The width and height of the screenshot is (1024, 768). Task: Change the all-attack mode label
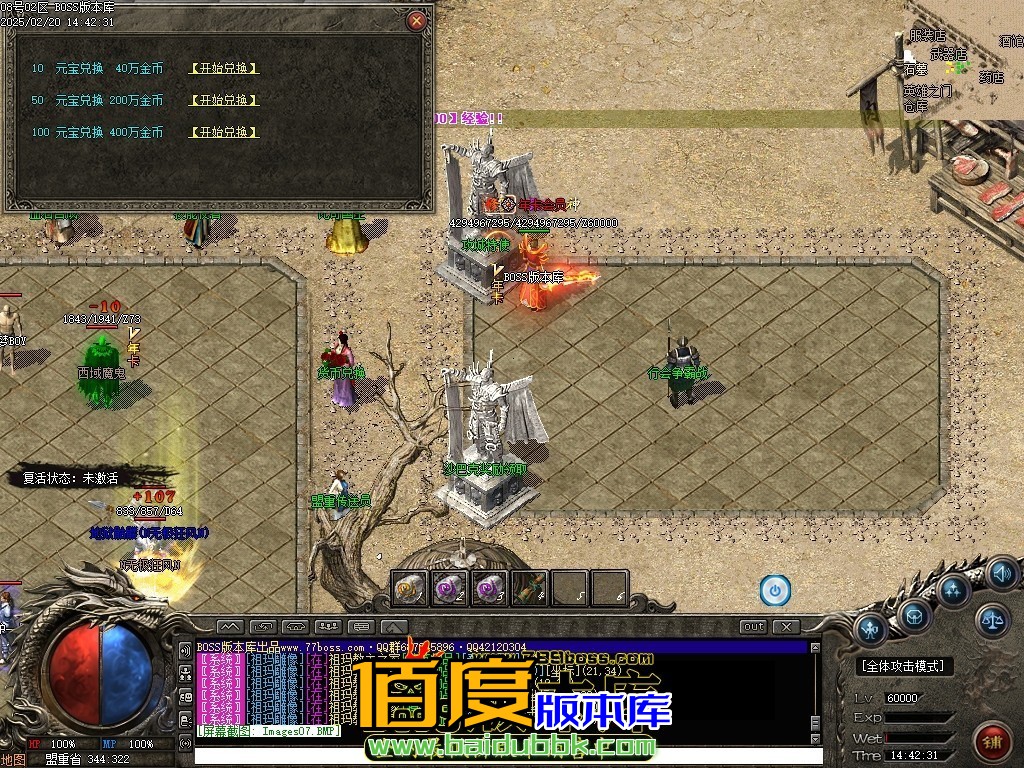(x=906, y=666)
